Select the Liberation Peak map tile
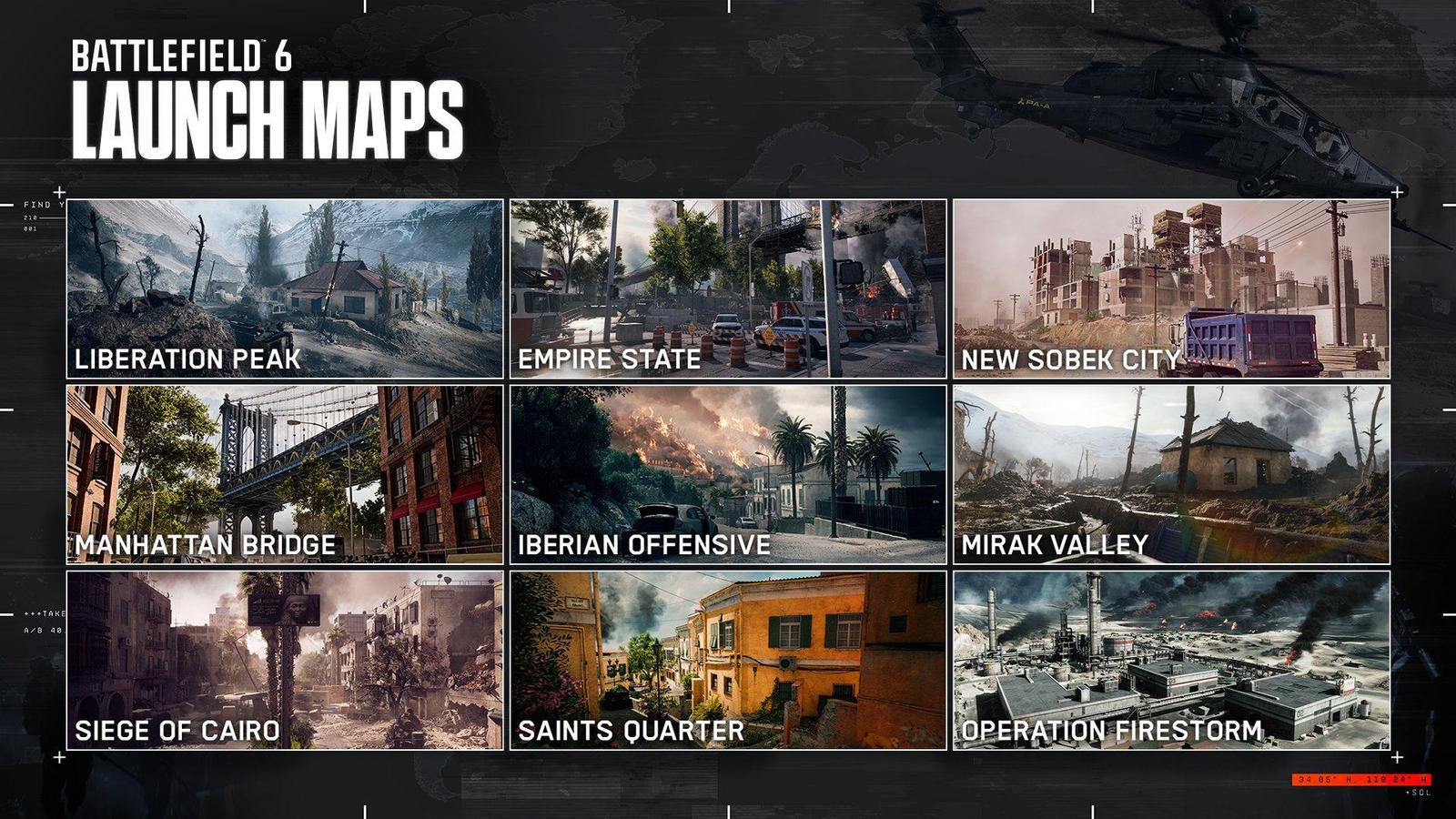Viewport: 1456px width, 819px height. click(x=285, y=288)
